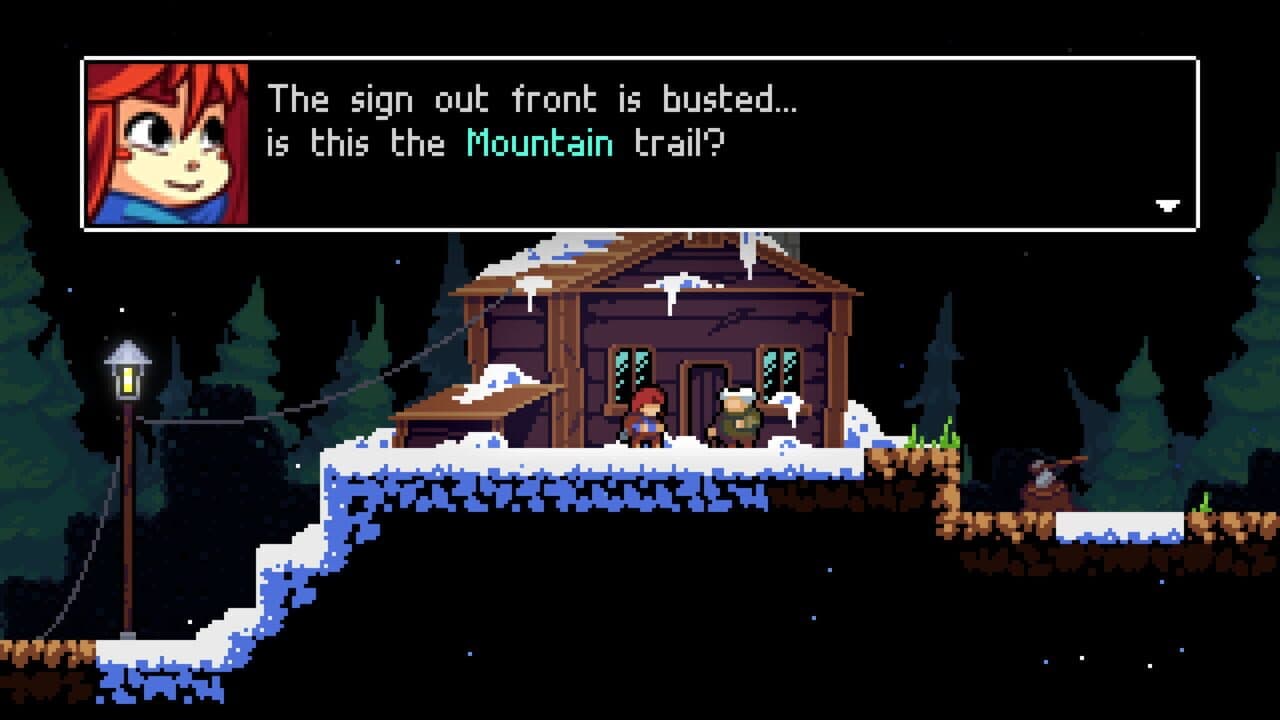Screen dimensions: 1280x720
Task: Click Madeline standing outside the cabin
Action: (x=645, y=417)
